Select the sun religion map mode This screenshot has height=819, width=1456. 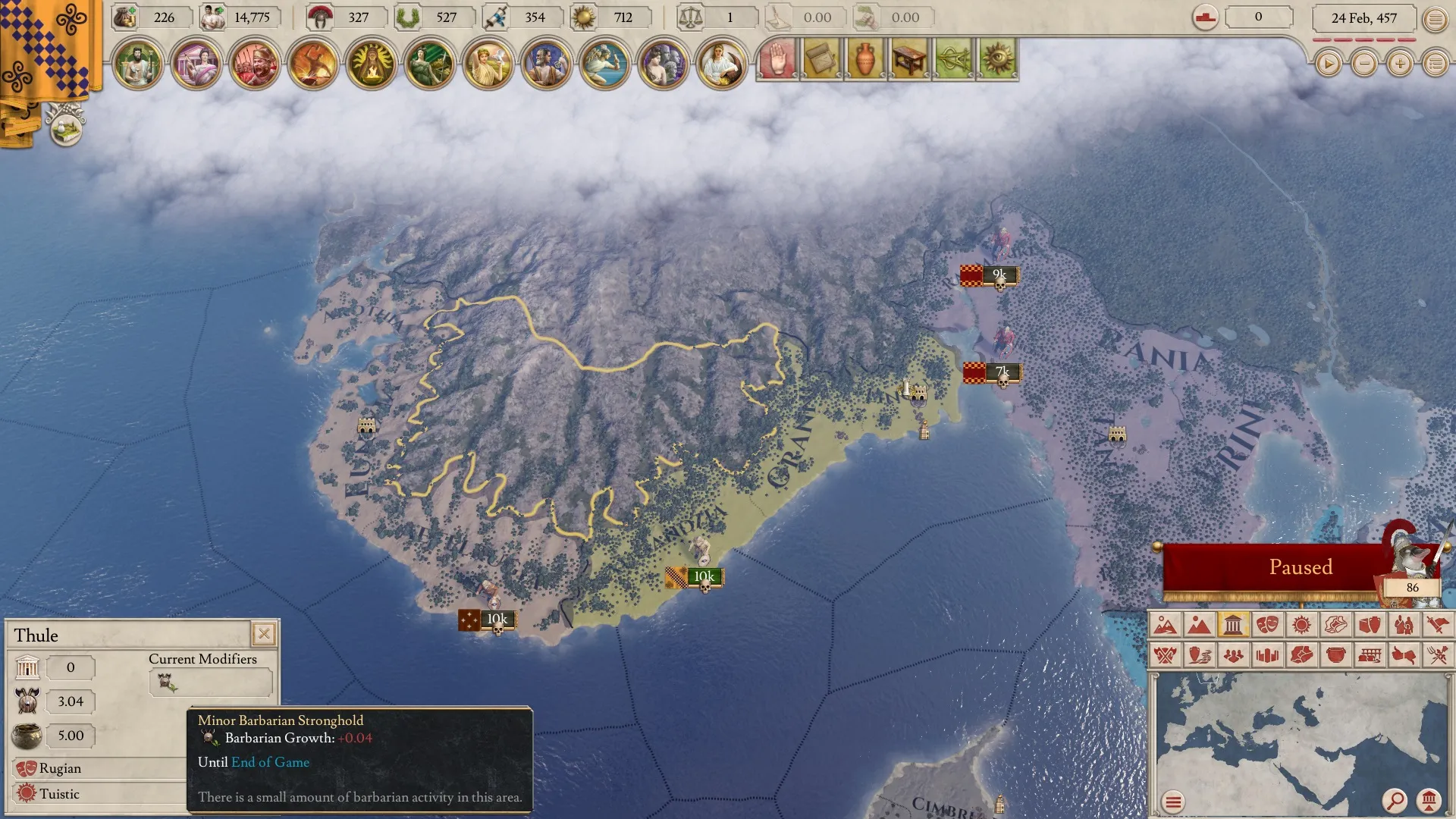tap(1301, 625)
